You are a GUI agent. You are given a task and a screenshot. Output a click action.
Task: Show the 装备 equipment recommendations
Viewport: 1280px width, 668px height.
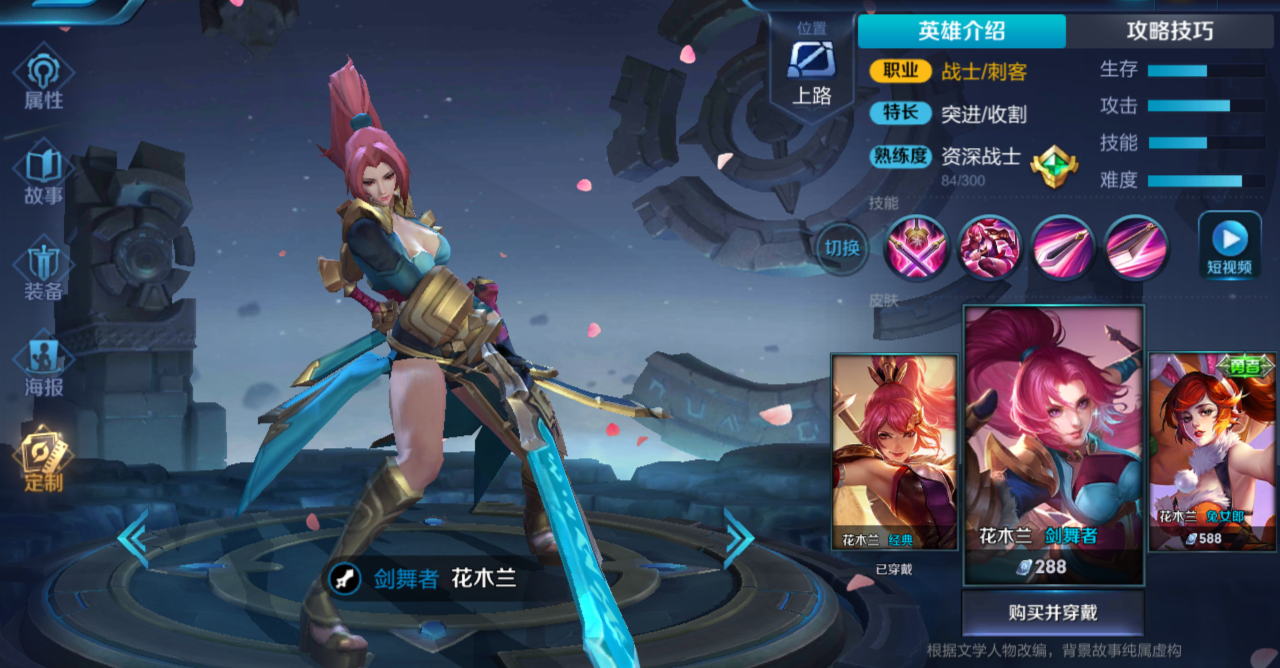coord(43,270)
